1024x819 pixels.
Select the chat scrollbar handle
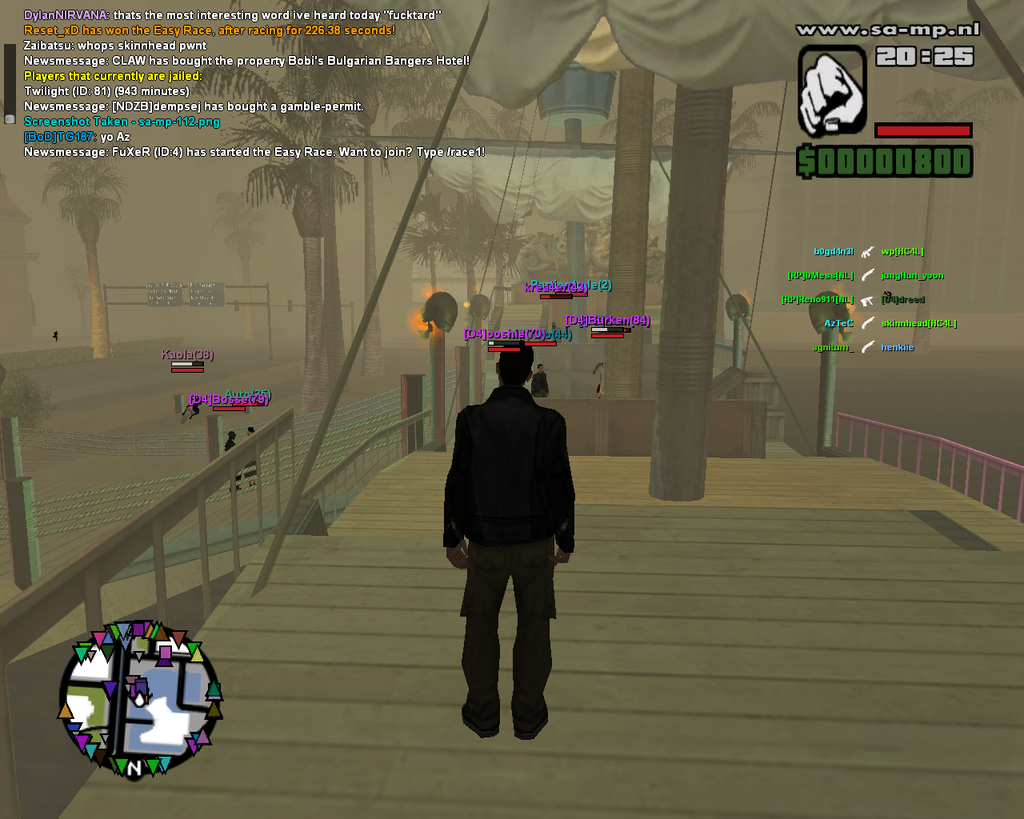[10, 118]
